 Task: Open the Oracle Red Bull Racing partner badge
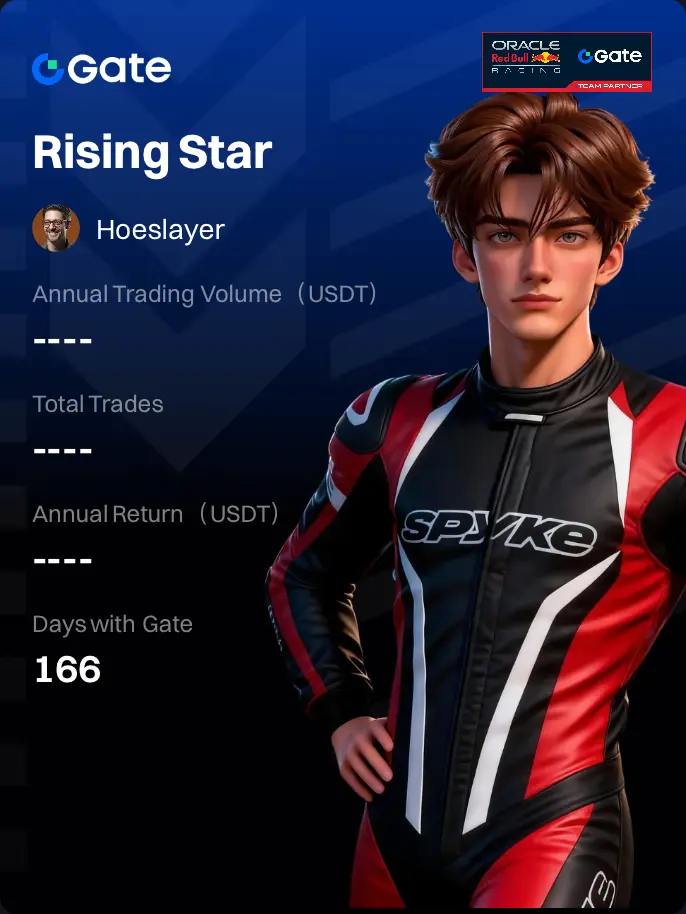point(567,62)
